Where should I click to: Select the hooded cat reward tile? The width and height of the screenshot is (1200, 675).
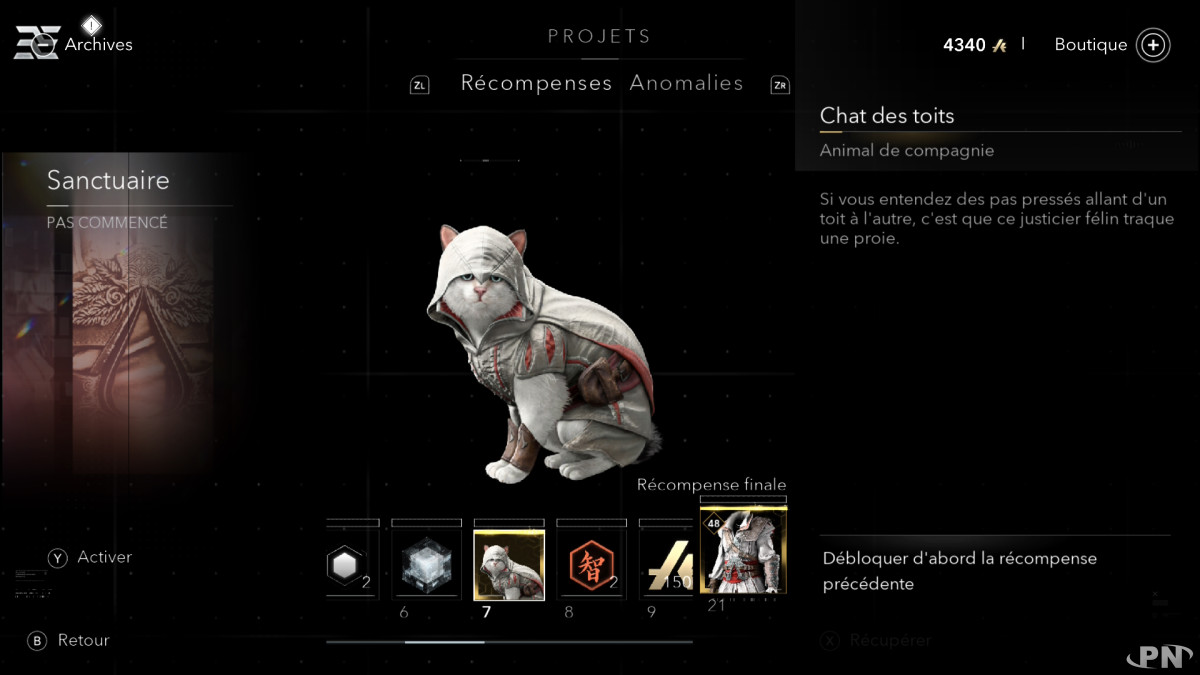coord(509,565)
